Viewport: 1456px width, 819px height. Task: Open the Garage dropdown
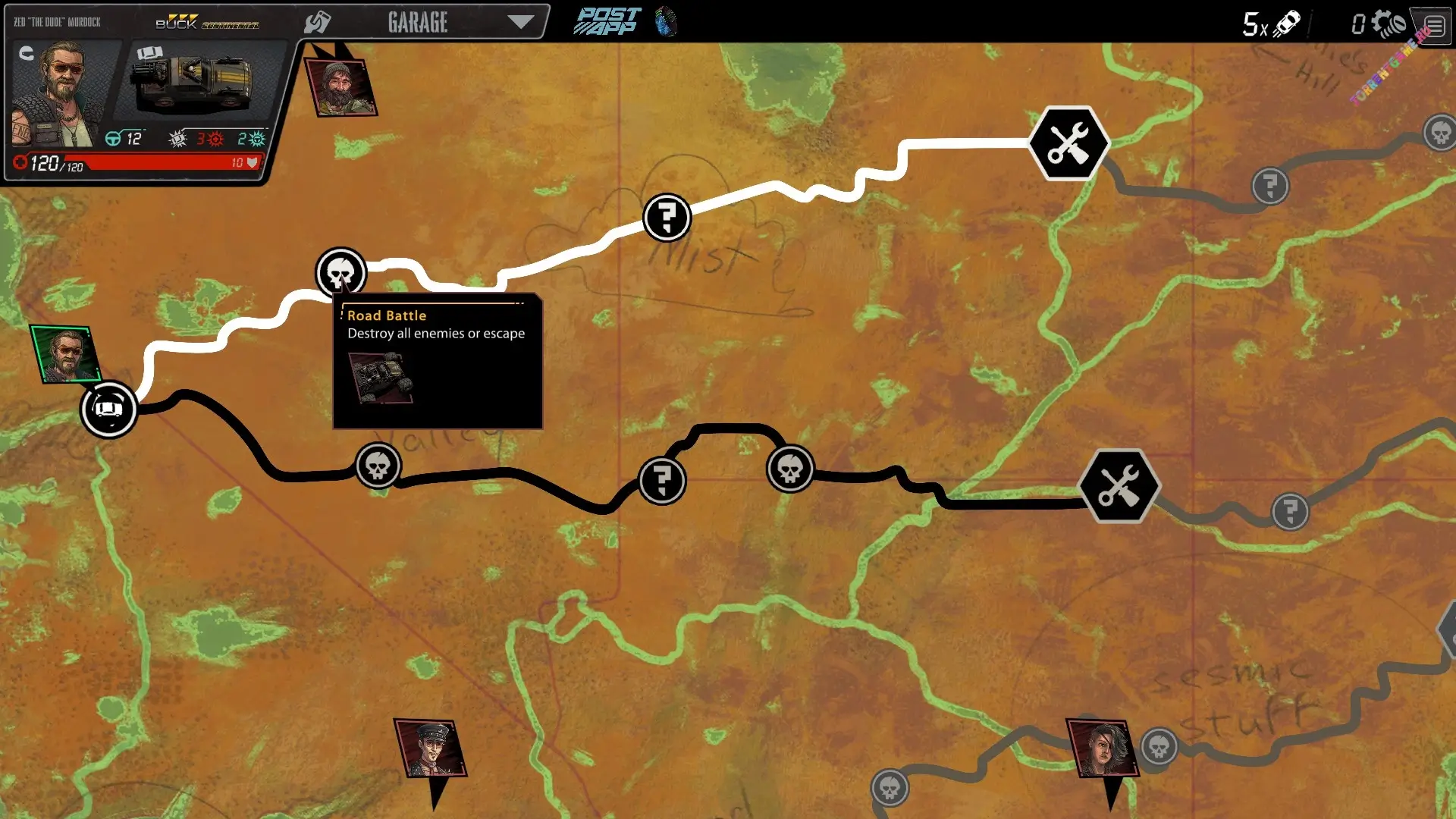(x=519, y=22)
